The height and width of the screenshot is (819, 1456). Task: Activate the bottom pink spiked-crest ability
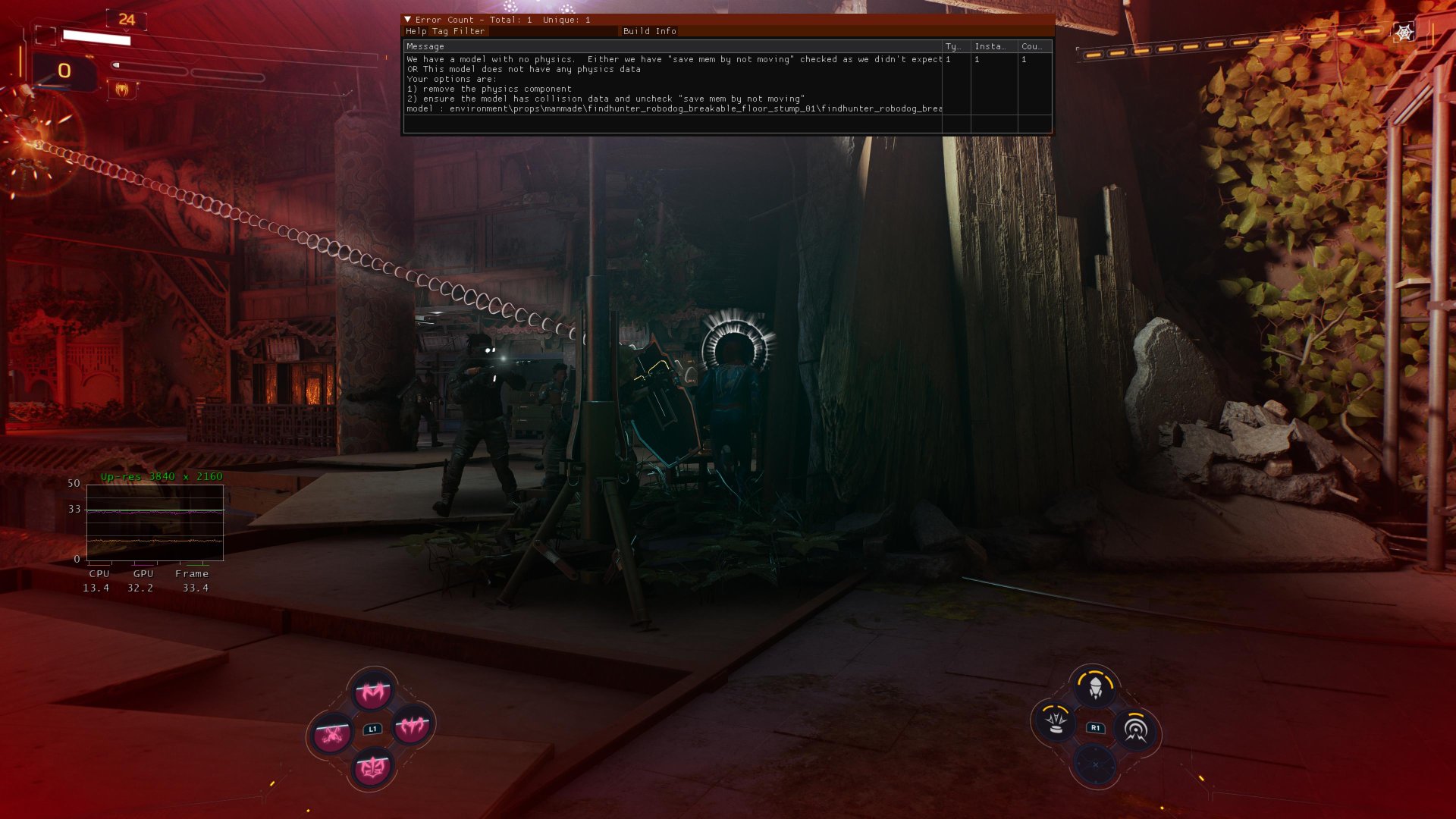coord(372,768)
